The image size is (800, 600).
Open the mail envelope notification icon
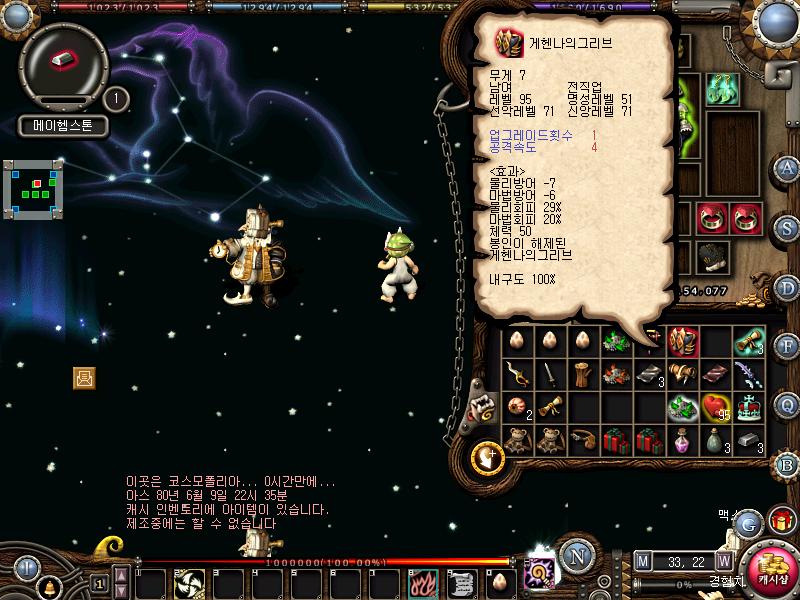[84, 377]
